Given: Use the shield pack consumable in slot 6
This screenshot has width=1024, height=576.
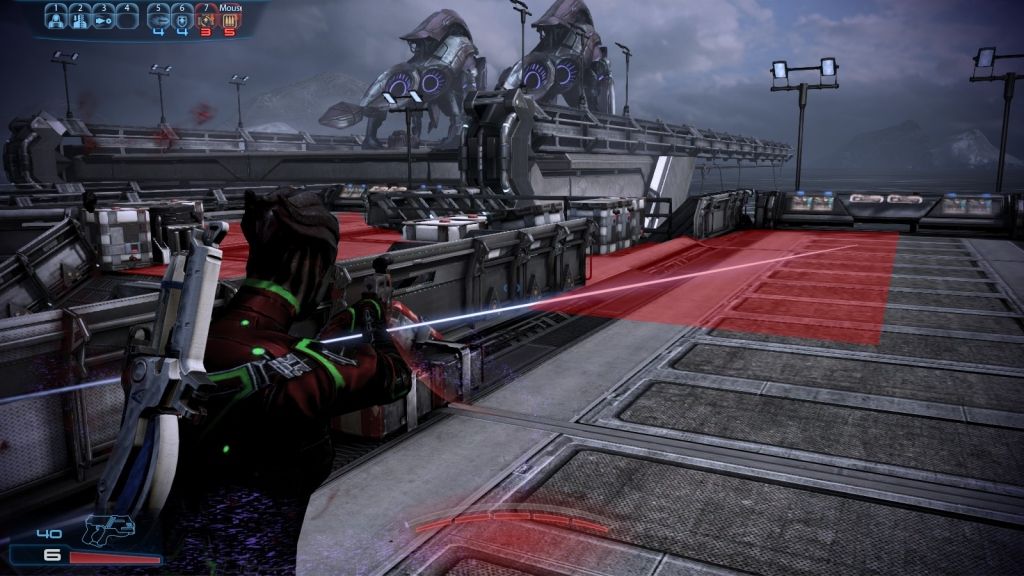Looking at the screenshot, I should [181, 19].
